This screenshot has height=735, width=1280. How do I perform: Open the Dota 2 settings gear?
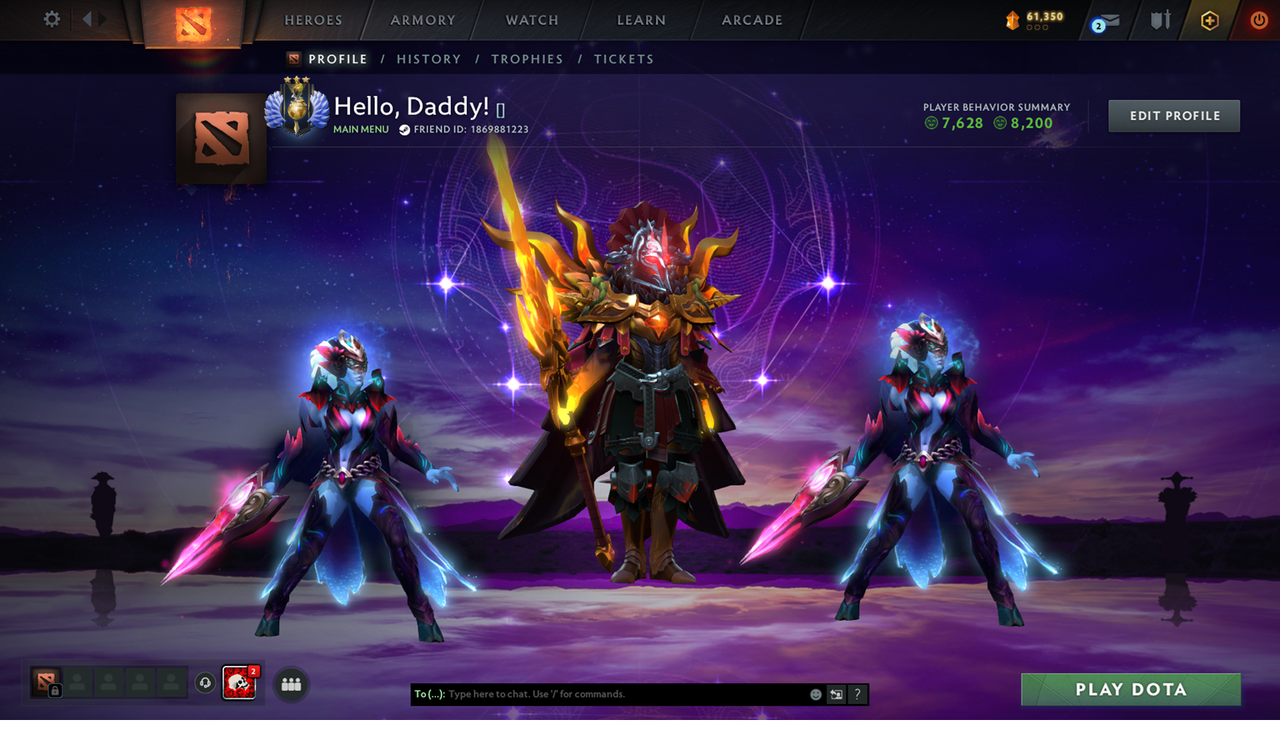pos(51,19)
